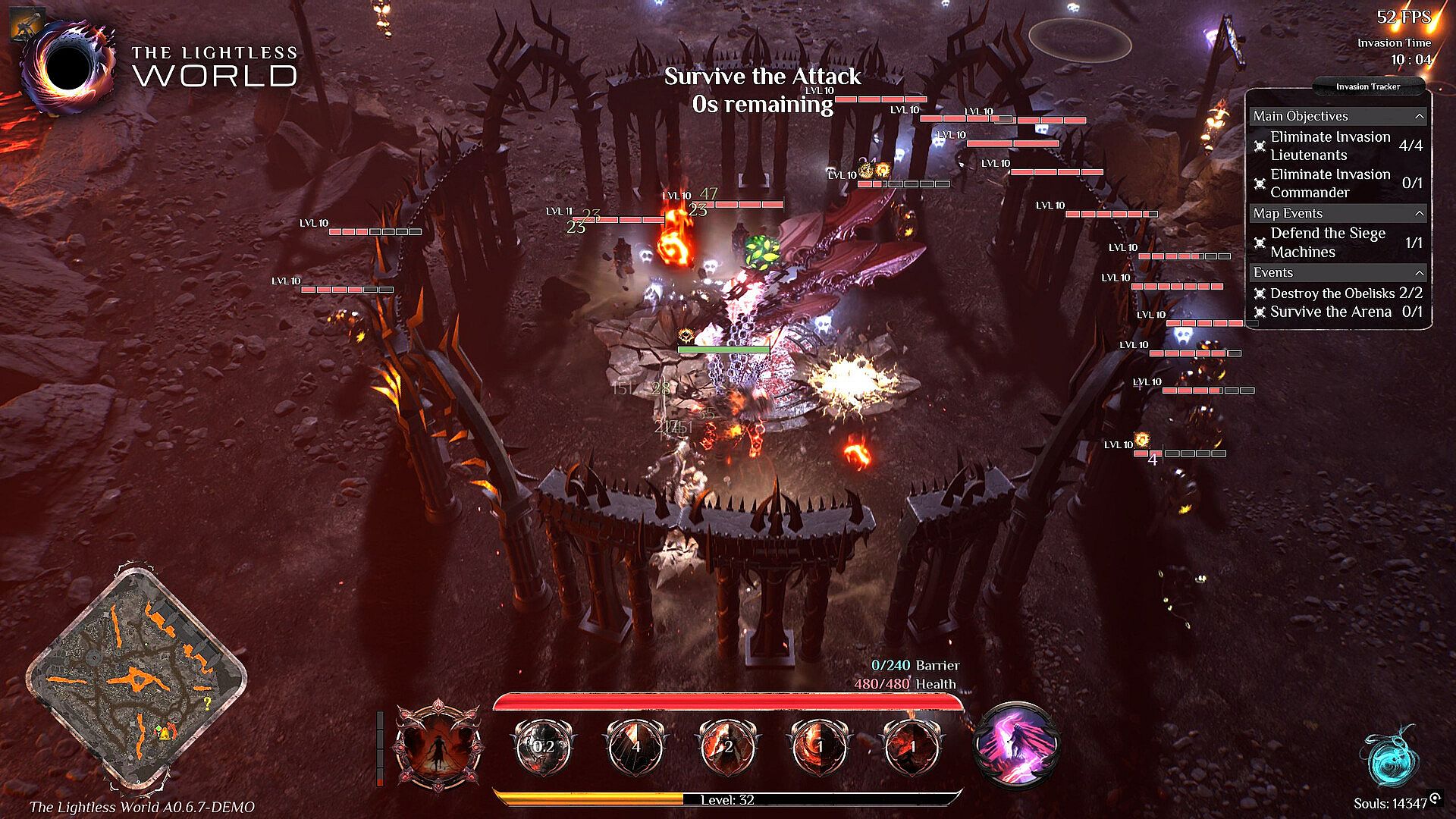Activate the skill showing 2 second cooldown
1456x819 pixels.
point(728,747)
